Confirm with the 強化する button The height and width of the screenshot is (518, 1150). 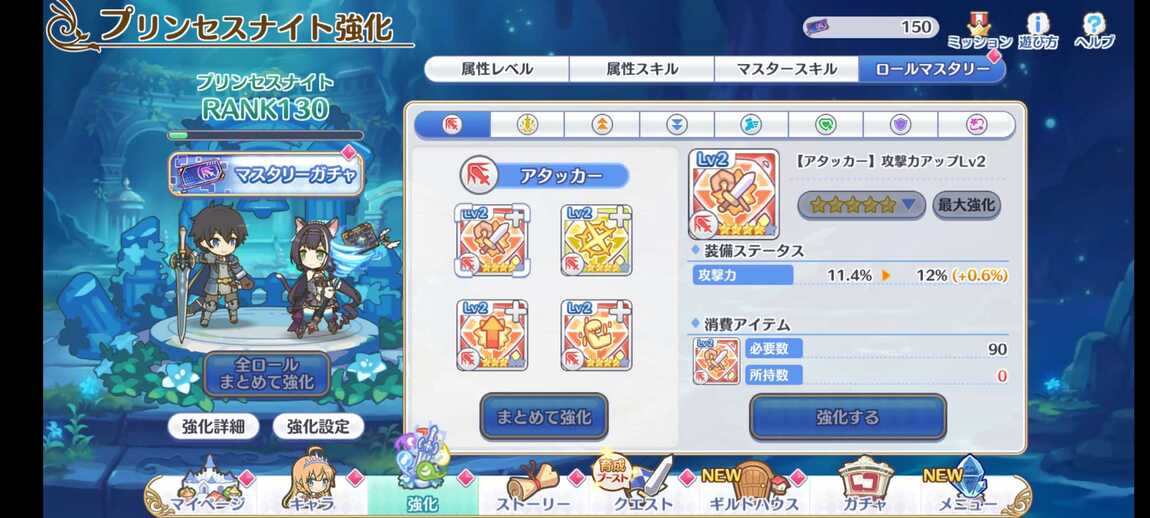tap(847, 417)
